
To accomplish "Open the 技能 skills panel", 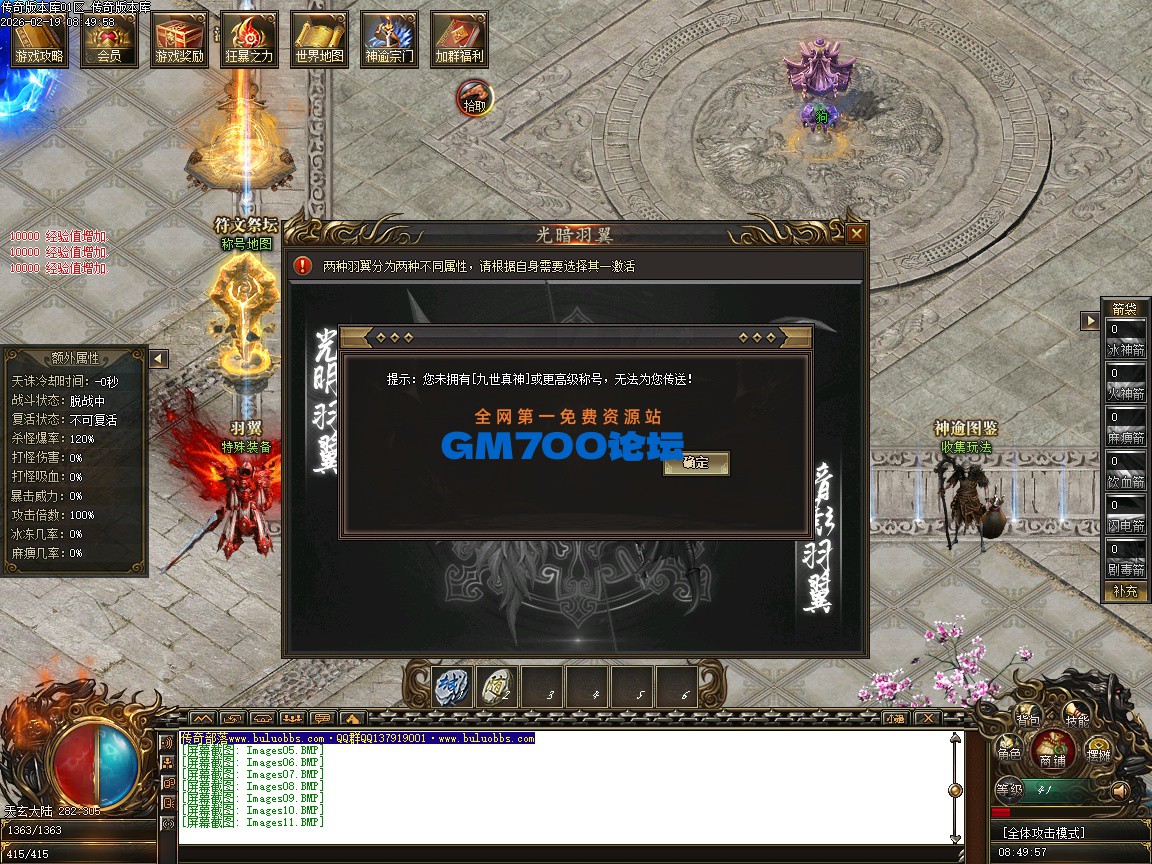I will [1076, 717].
